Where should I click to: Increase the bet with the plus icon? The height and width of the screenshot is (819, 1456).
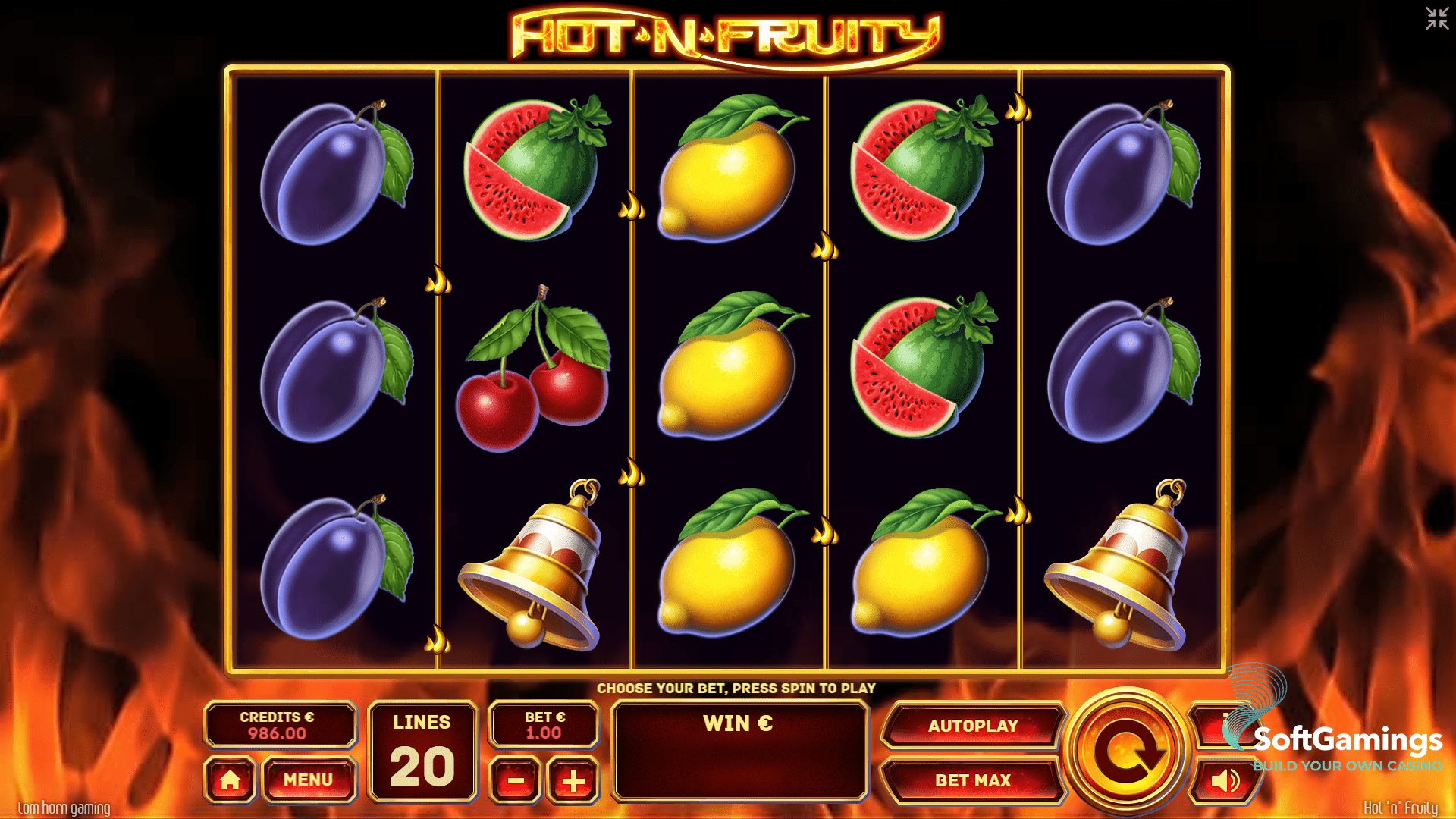pos(573,780)
